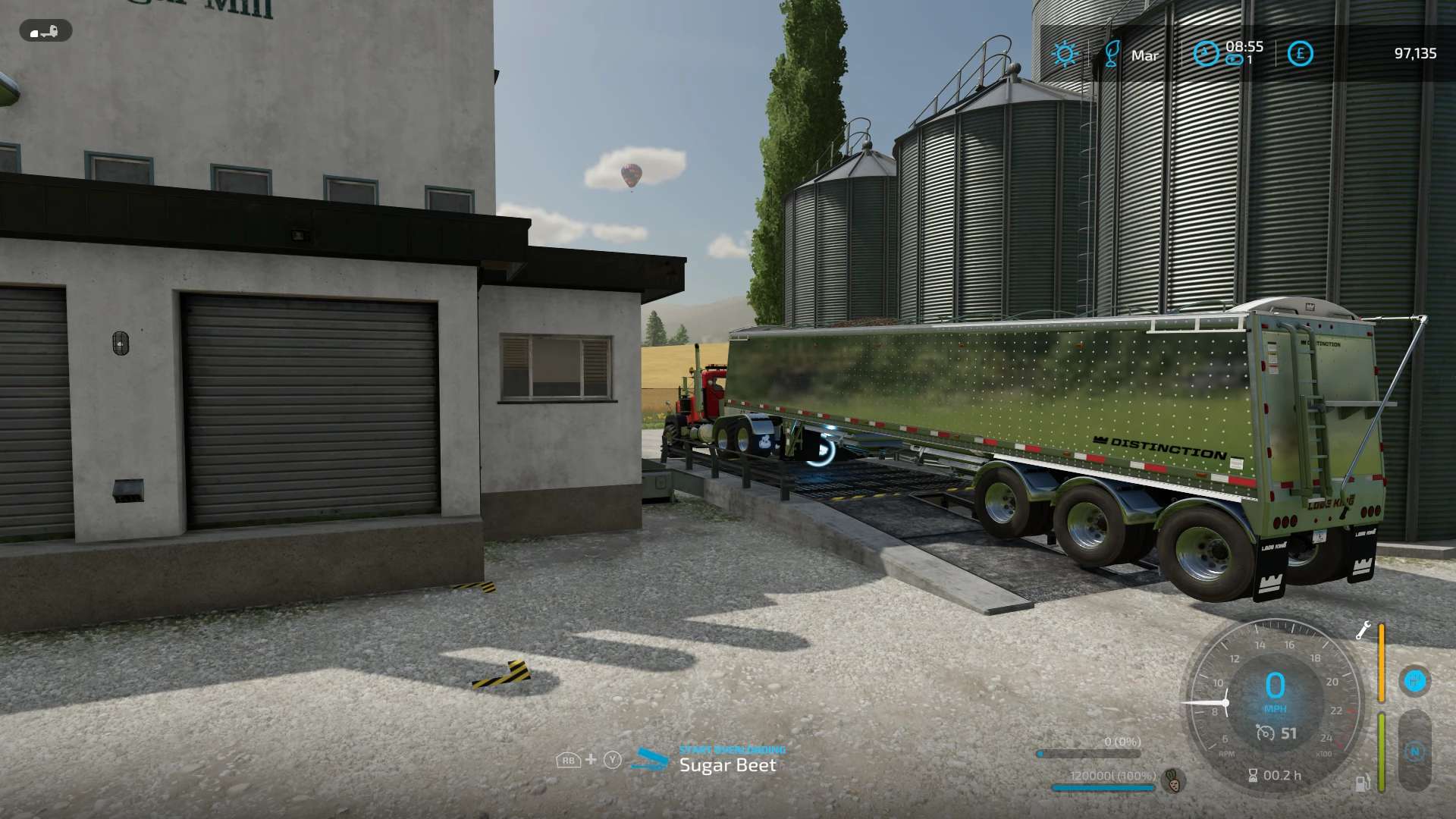
Task: Toggle the blue gear shift indicator
Action: point(1414,680)
